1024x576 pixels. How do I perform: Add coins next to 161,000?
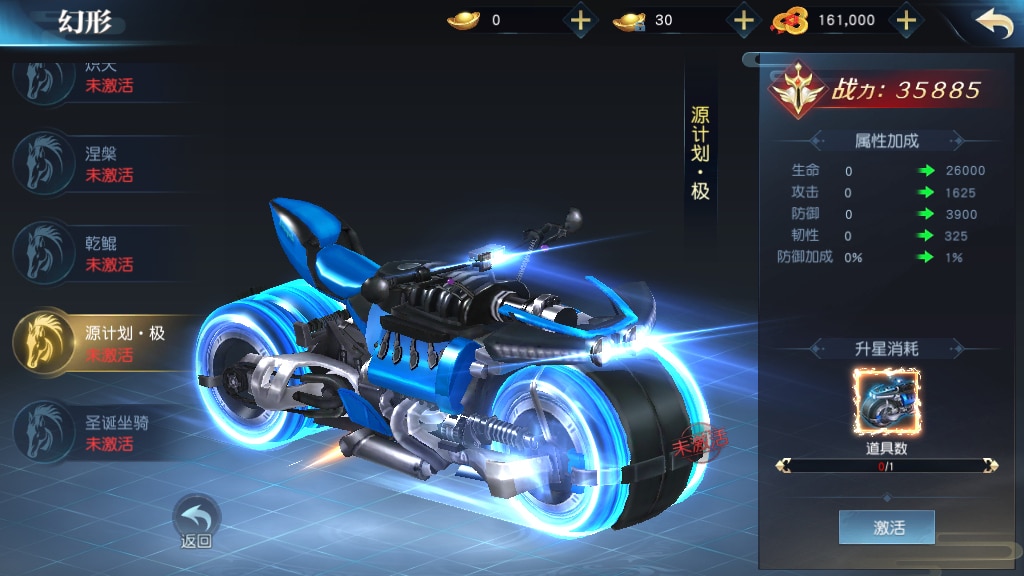(905, 20)
